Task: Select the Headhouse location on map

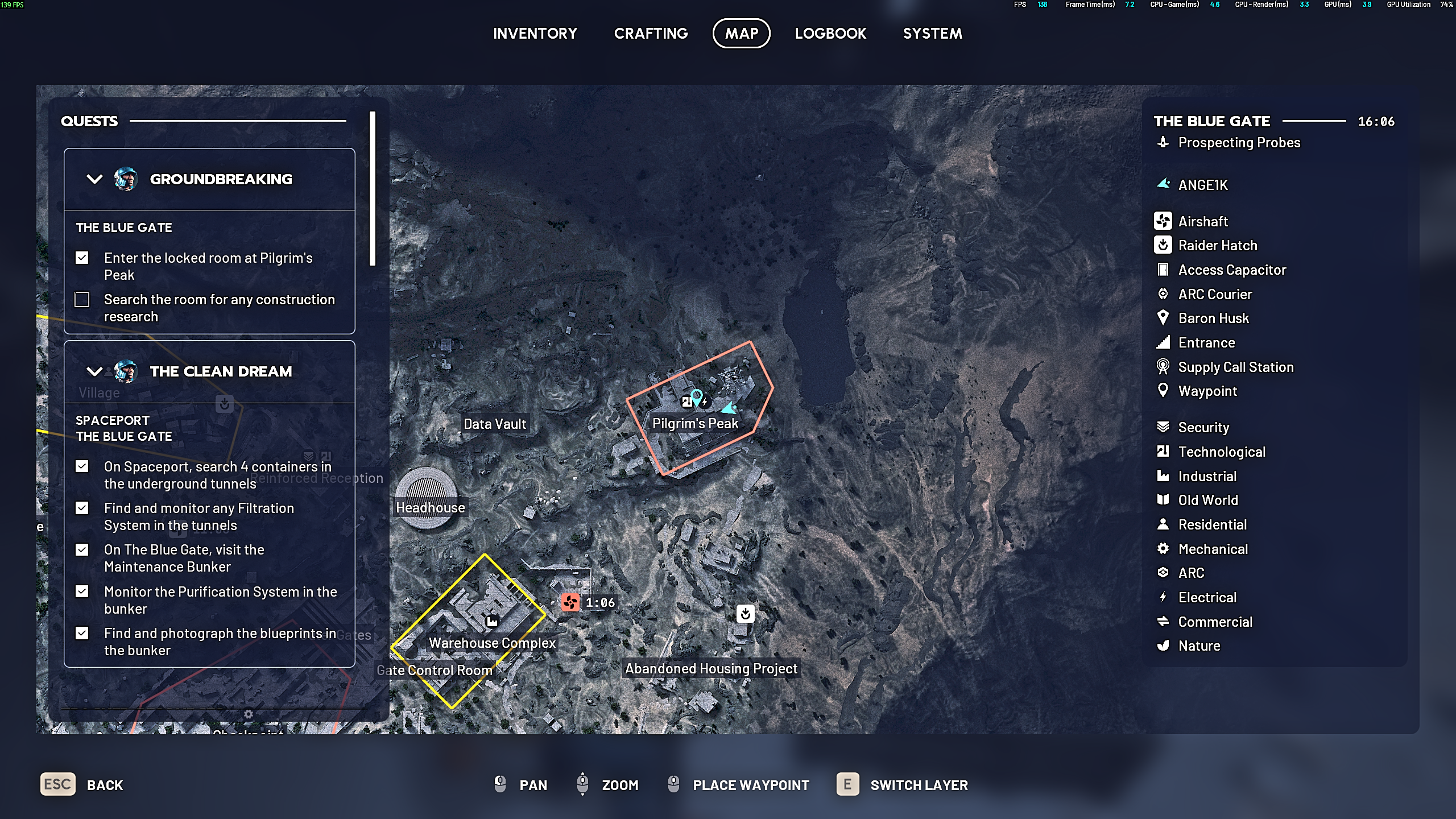Action: pyautogui.click(x=430, y=507)
